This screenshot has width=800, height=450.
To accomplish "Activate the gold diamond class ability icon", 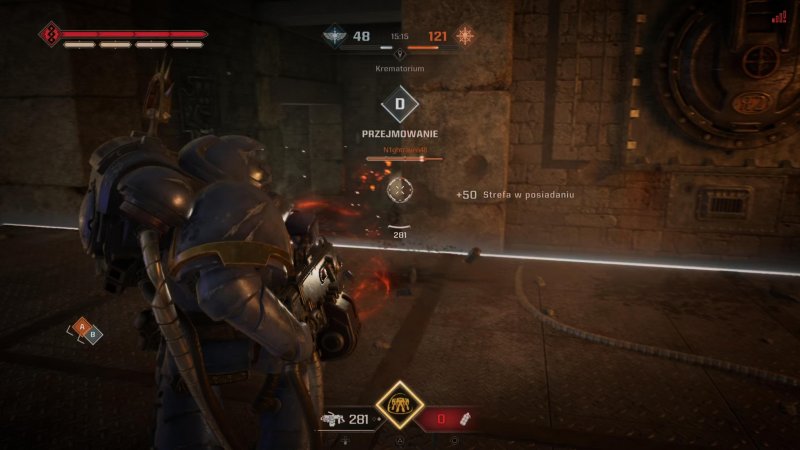I will tap(399, 404).
